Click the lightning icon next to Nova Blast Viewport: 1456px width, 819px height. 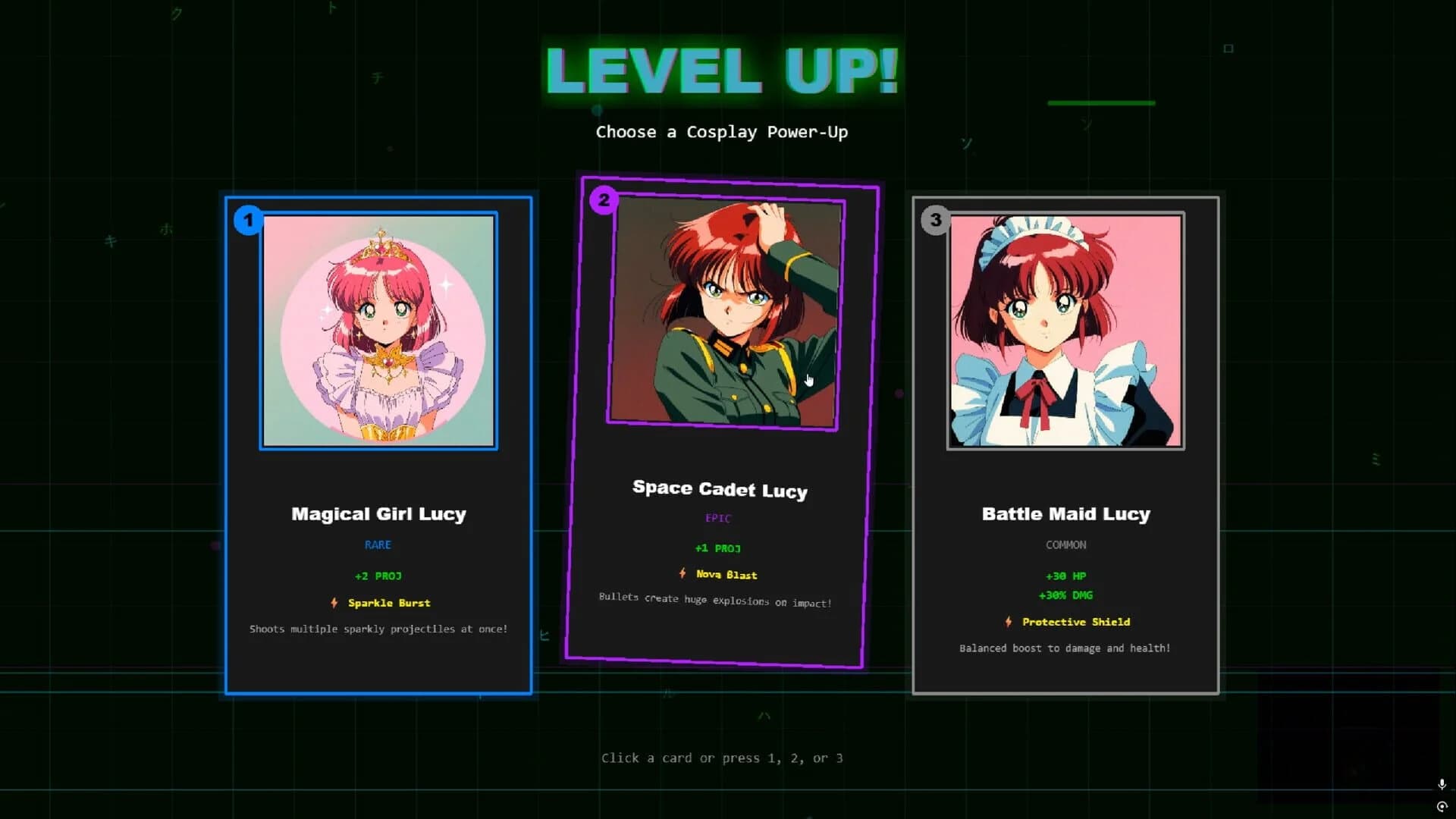(682, 573)
